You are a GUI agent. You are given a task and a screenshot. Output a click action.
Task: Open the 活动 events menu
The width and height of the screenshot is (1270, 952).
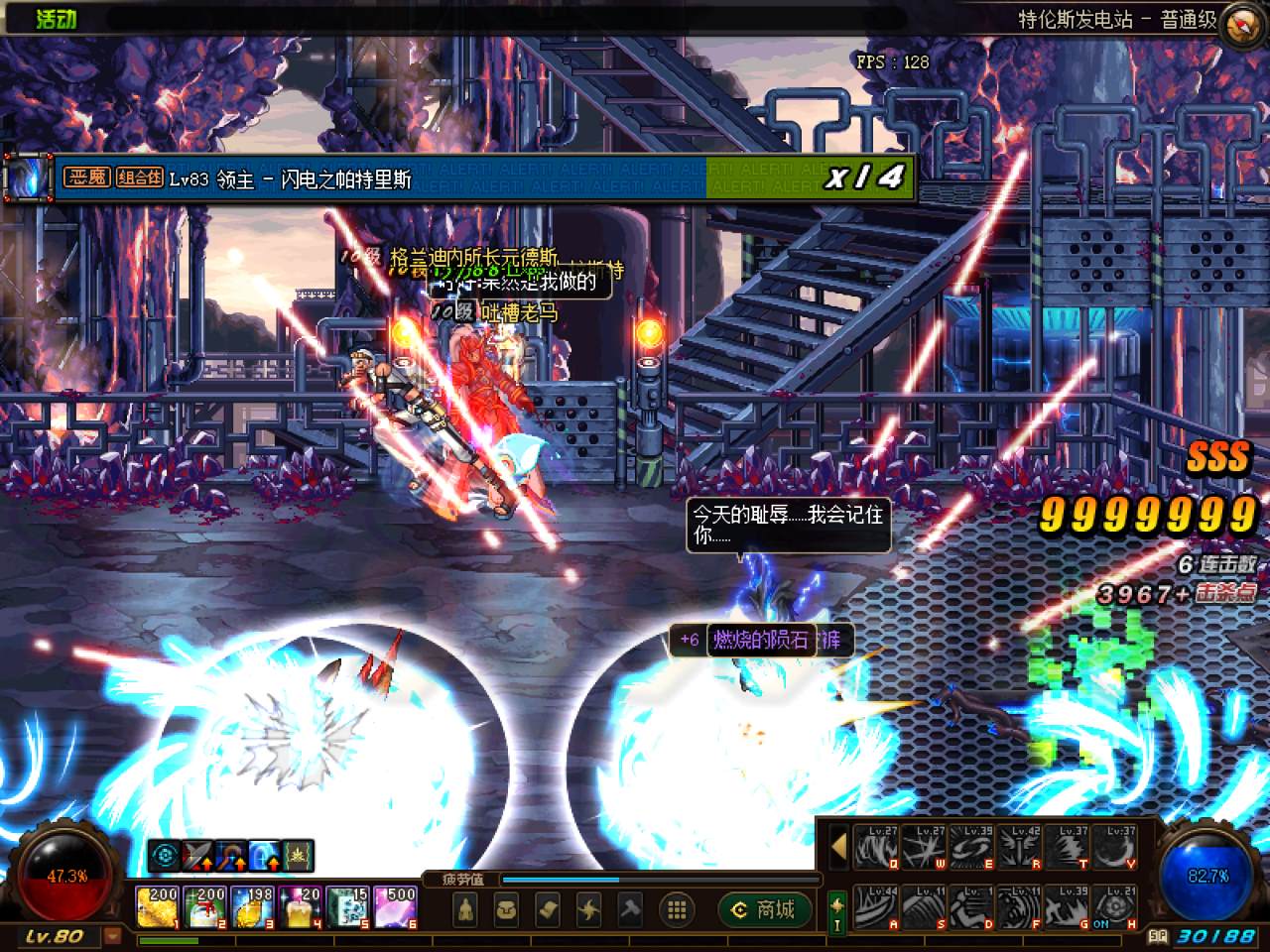[56, 18]
